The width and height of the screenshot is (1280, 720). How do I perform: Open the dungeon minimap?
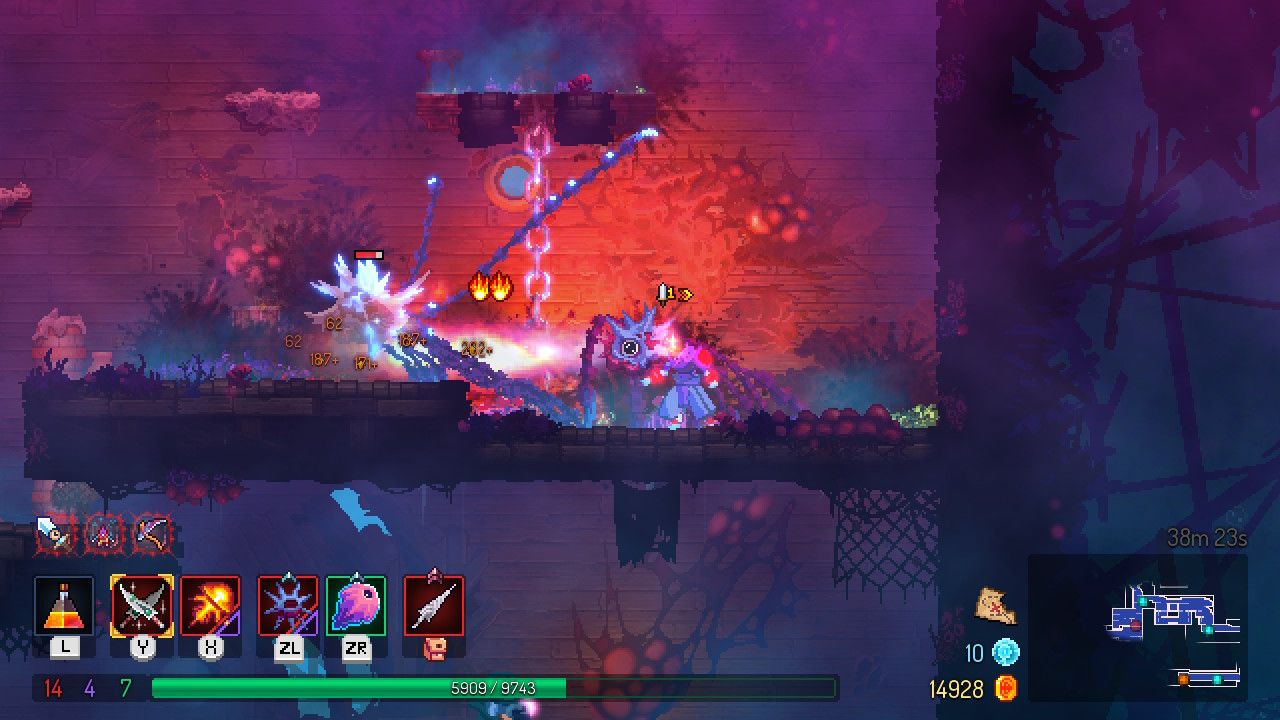[1138, 627]
